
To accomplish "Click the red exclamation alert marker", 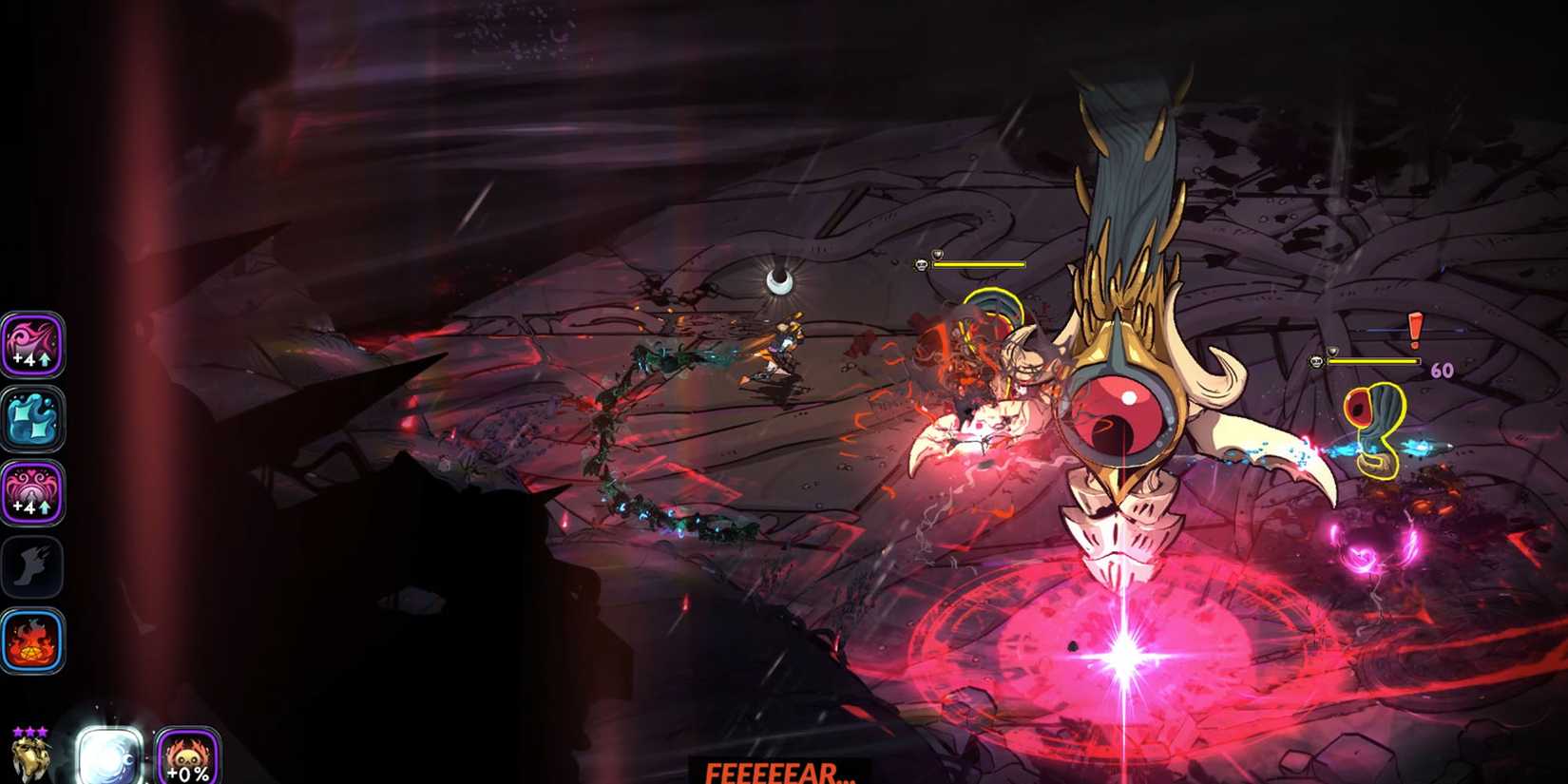I will point(1414,331).
